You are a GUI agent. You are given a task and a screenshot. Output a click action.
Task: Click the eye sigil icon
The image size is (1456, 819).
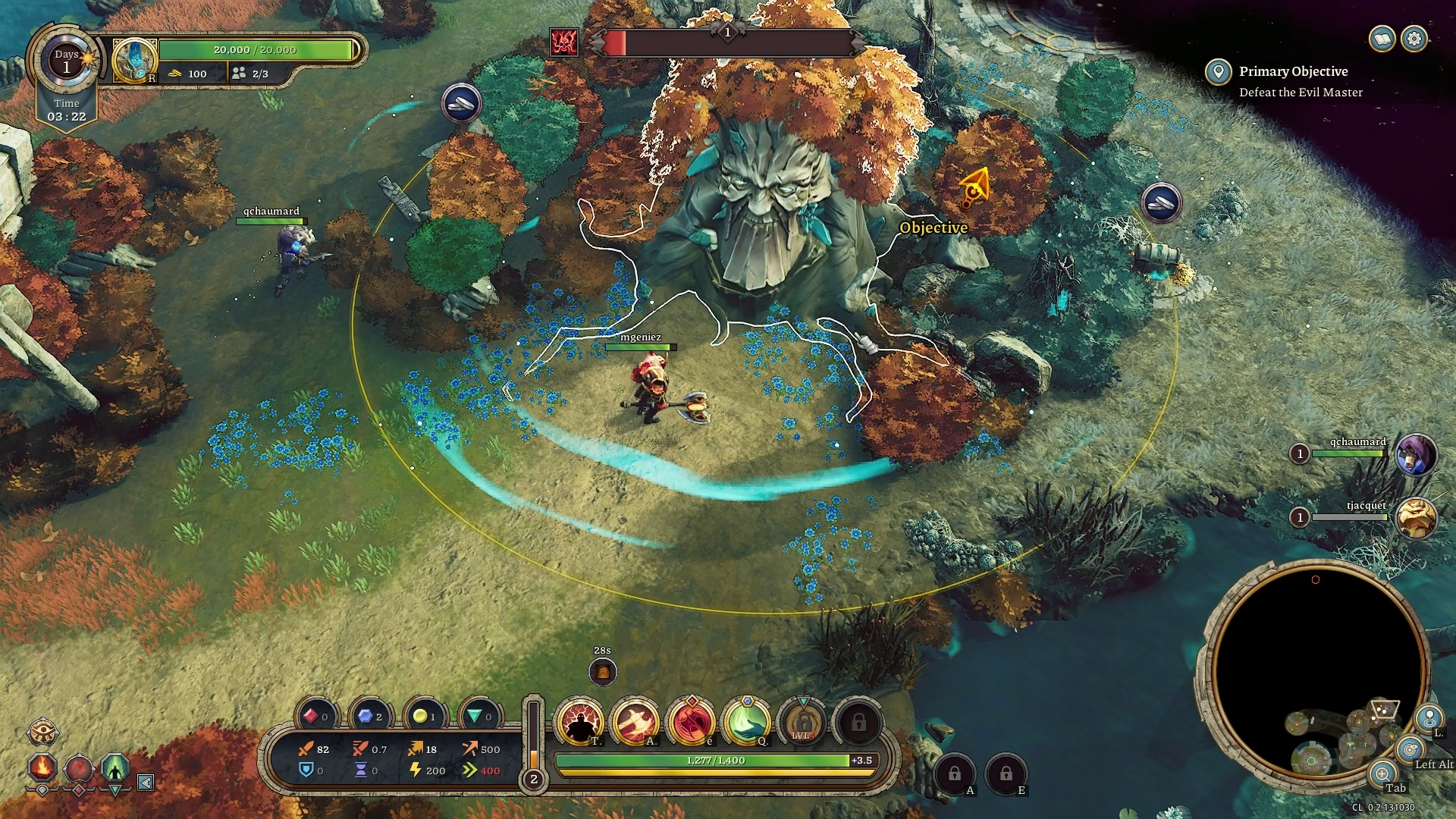(x=42, y=733)
